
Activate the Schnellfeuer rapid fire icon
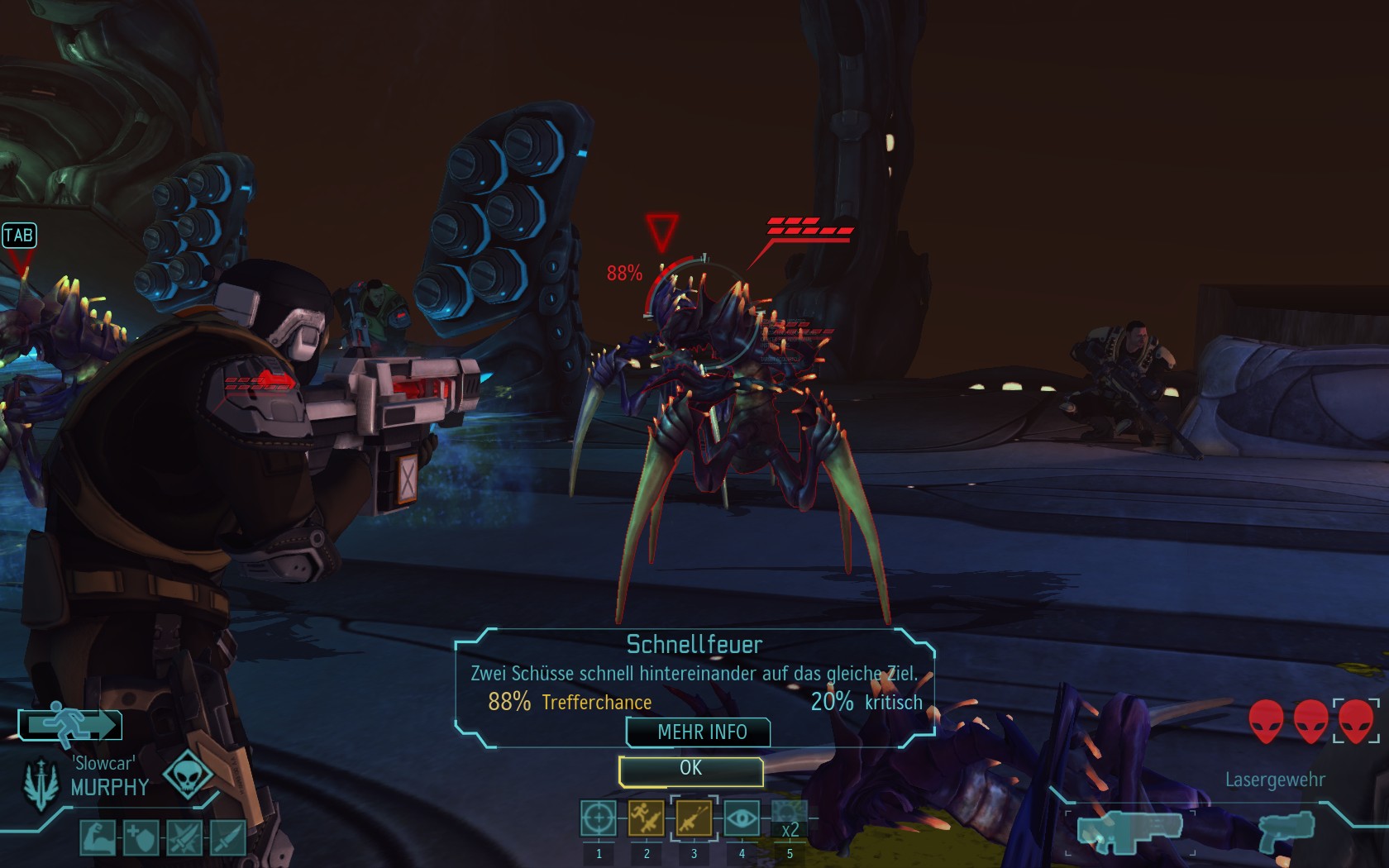point(694,818)
